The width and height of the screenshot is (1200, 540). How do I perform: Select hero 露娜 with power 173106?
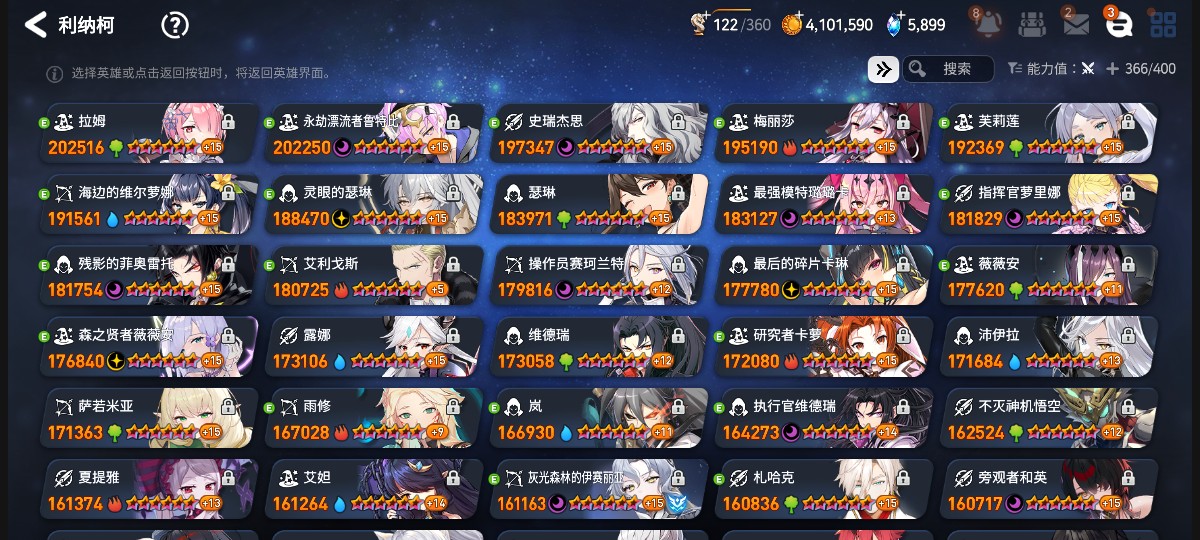click(x=373, y=347)
